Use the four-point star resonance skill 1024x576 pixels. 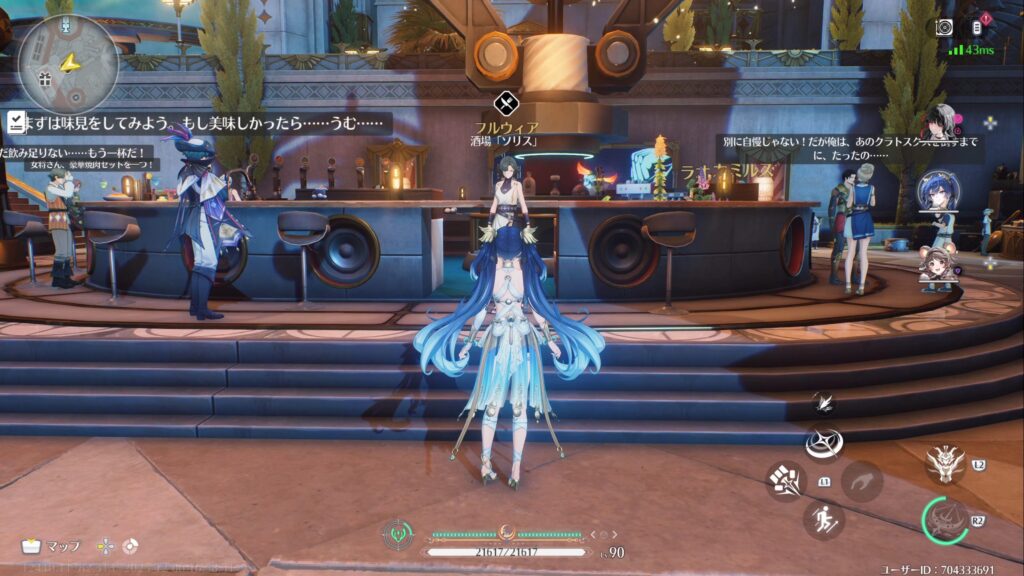coord(824,441)
